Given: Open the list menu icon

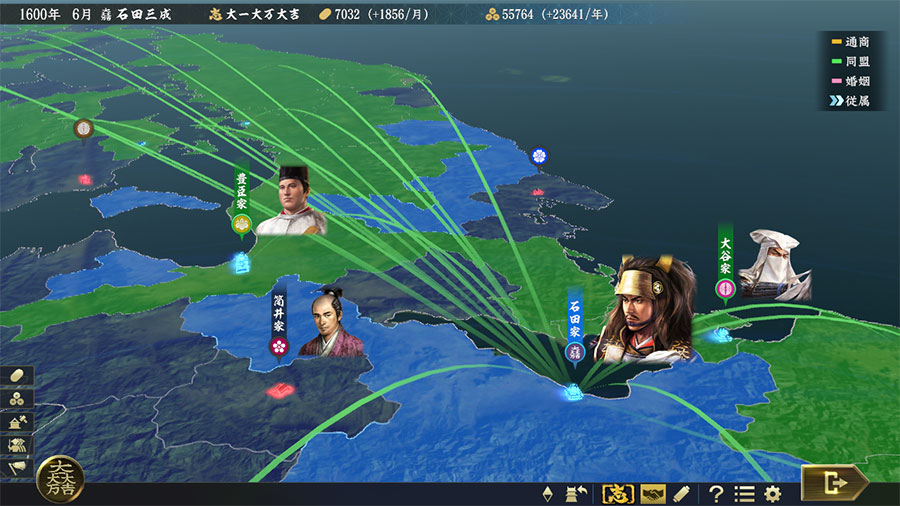Looking at the screenshot, I should tap(744, 493).
